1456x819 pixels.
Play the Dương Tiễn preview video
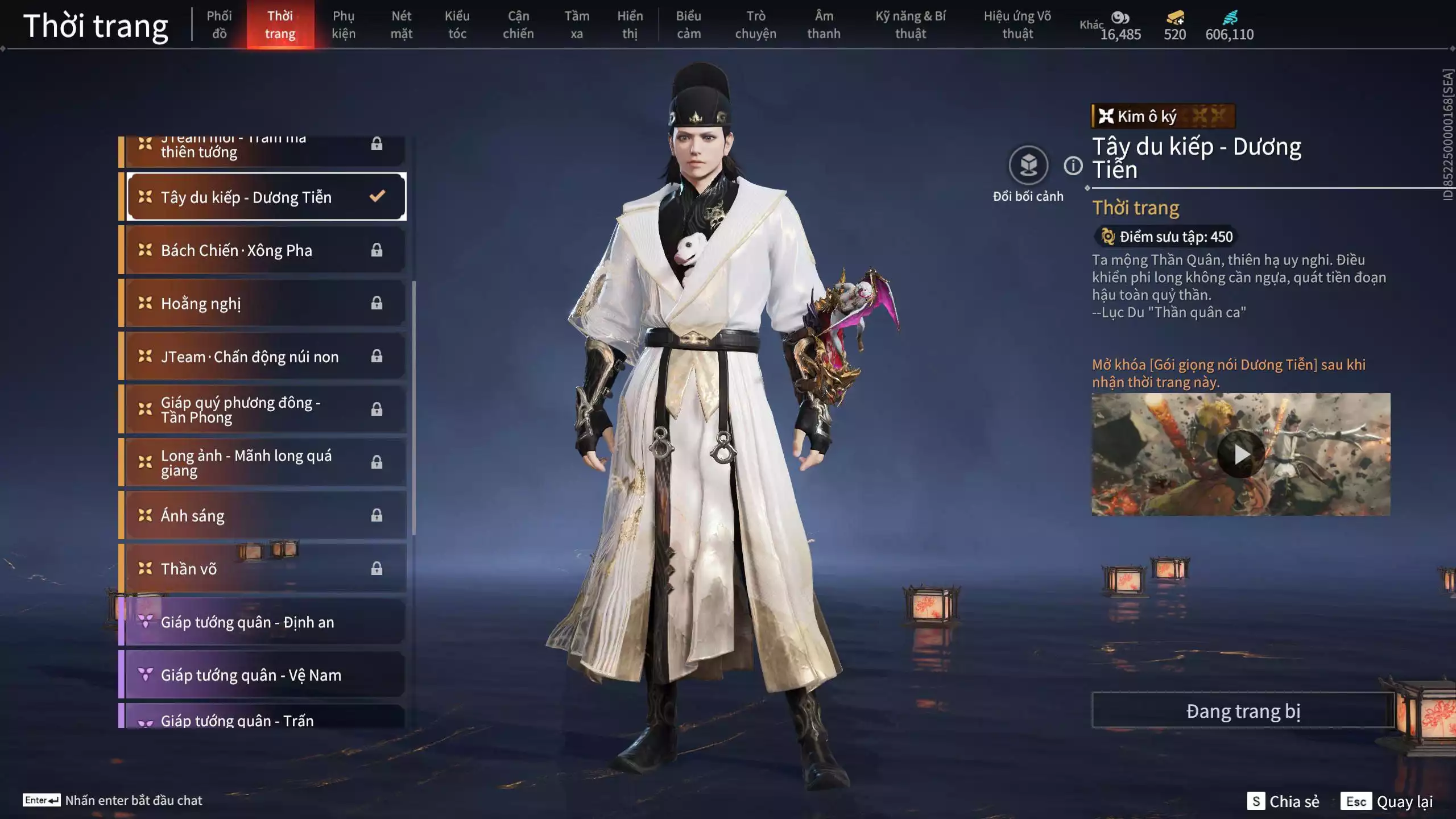point(1240,454)
